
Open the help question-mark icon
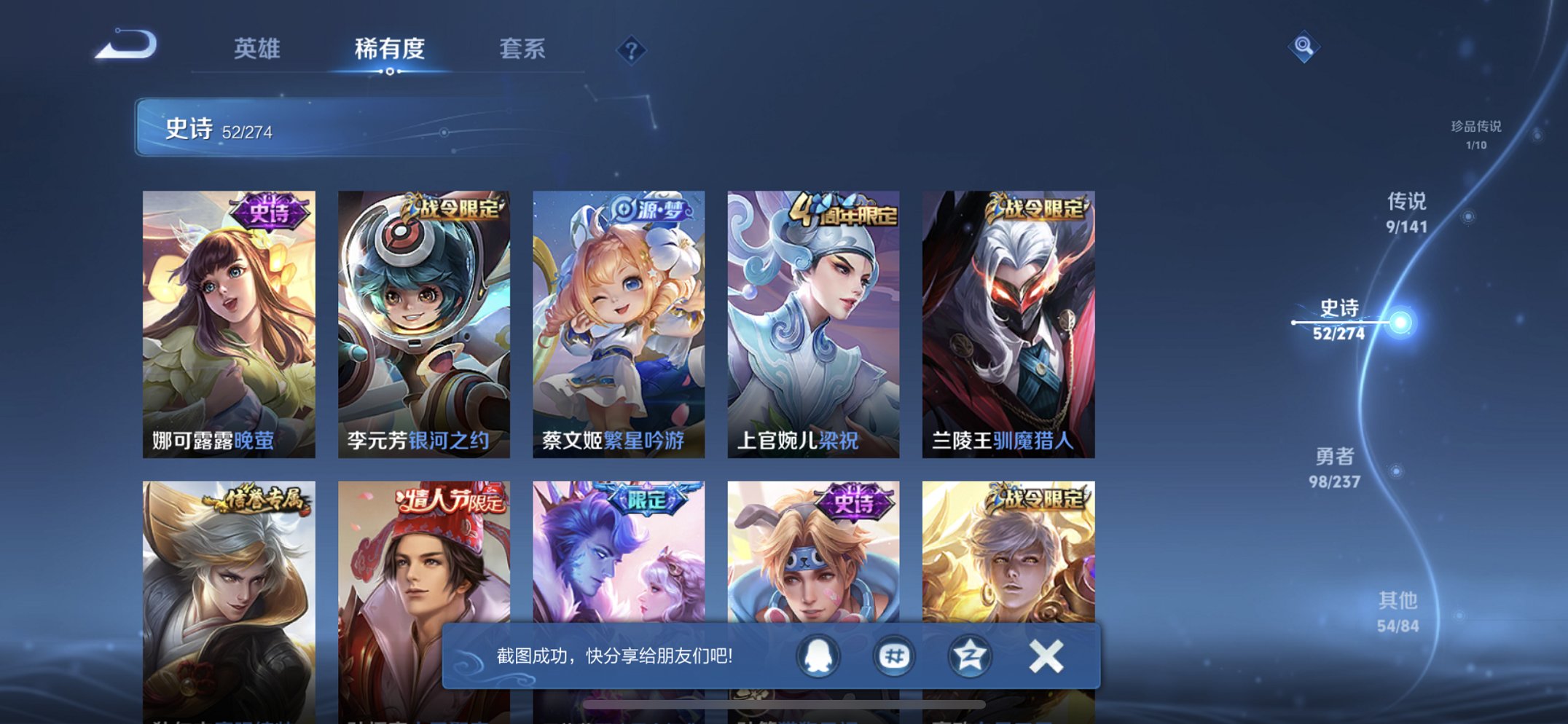[x=631, y=50]
